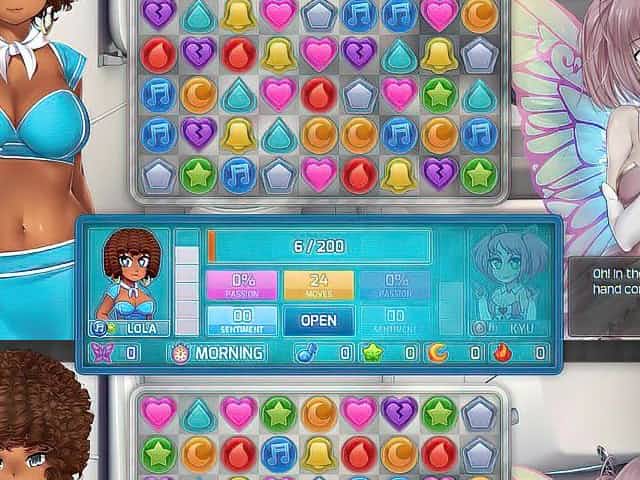
Task: Click the orange moon token icon
Action: pos(437,353)
